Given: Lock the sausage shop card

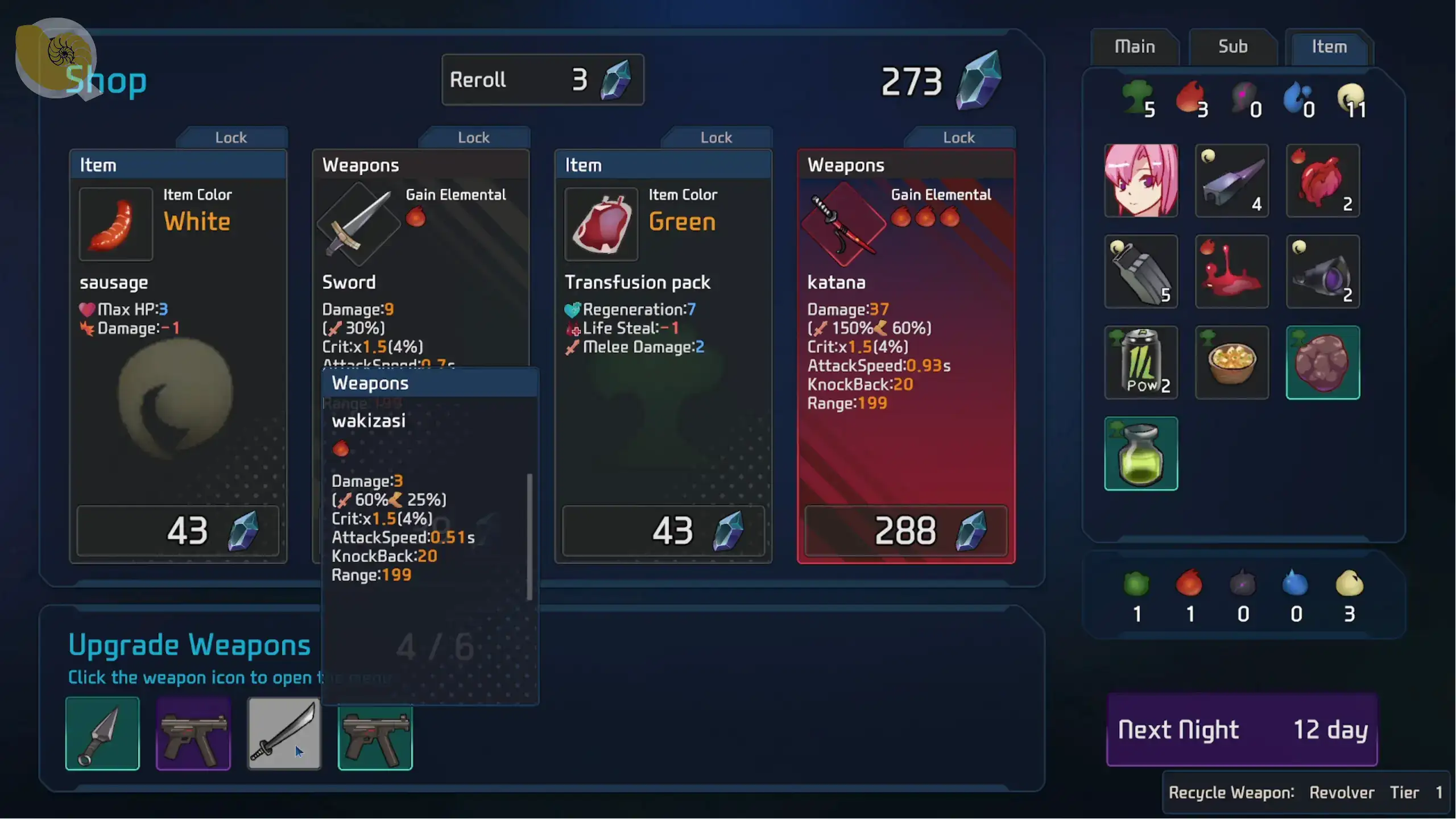Looking at the screenshot, I should pyautogui.click(x=231, y=138).
